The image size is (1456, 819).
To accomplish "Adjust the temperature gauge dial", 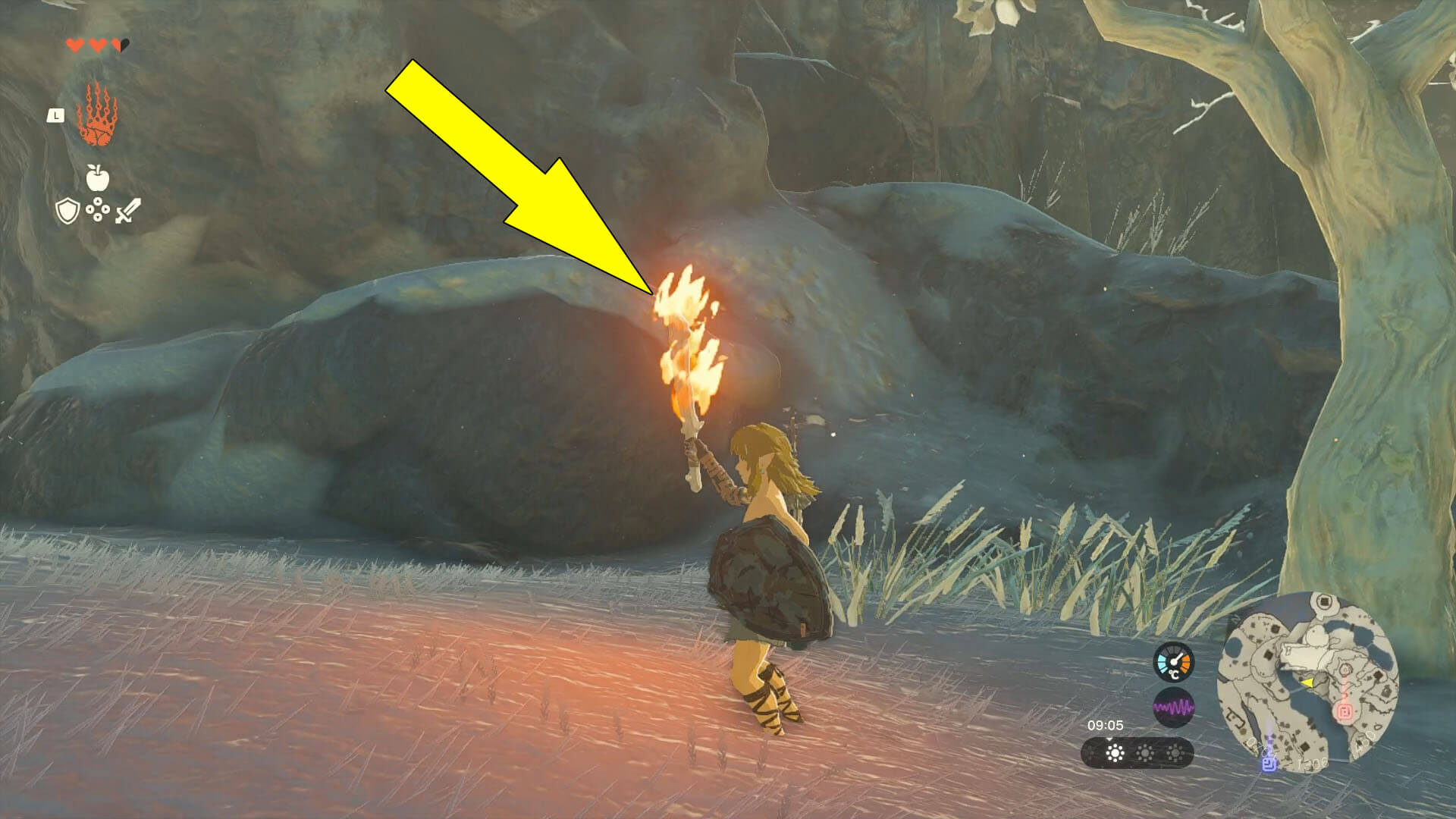I will pyautogui.click(x=1173, y=661).
